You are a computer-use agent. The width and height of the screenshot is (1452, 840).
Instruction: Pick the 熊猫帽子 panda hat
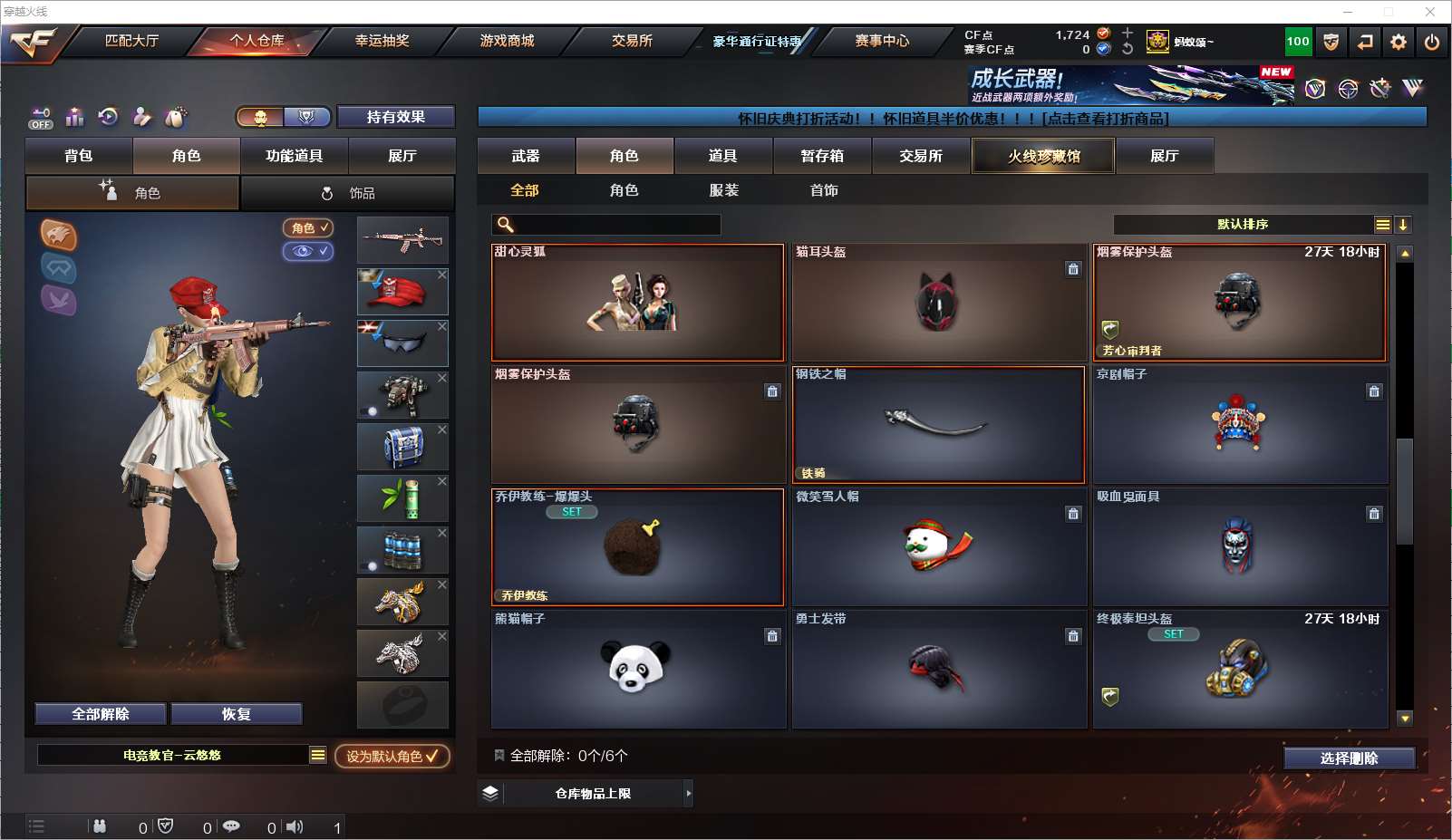point(637,670)
